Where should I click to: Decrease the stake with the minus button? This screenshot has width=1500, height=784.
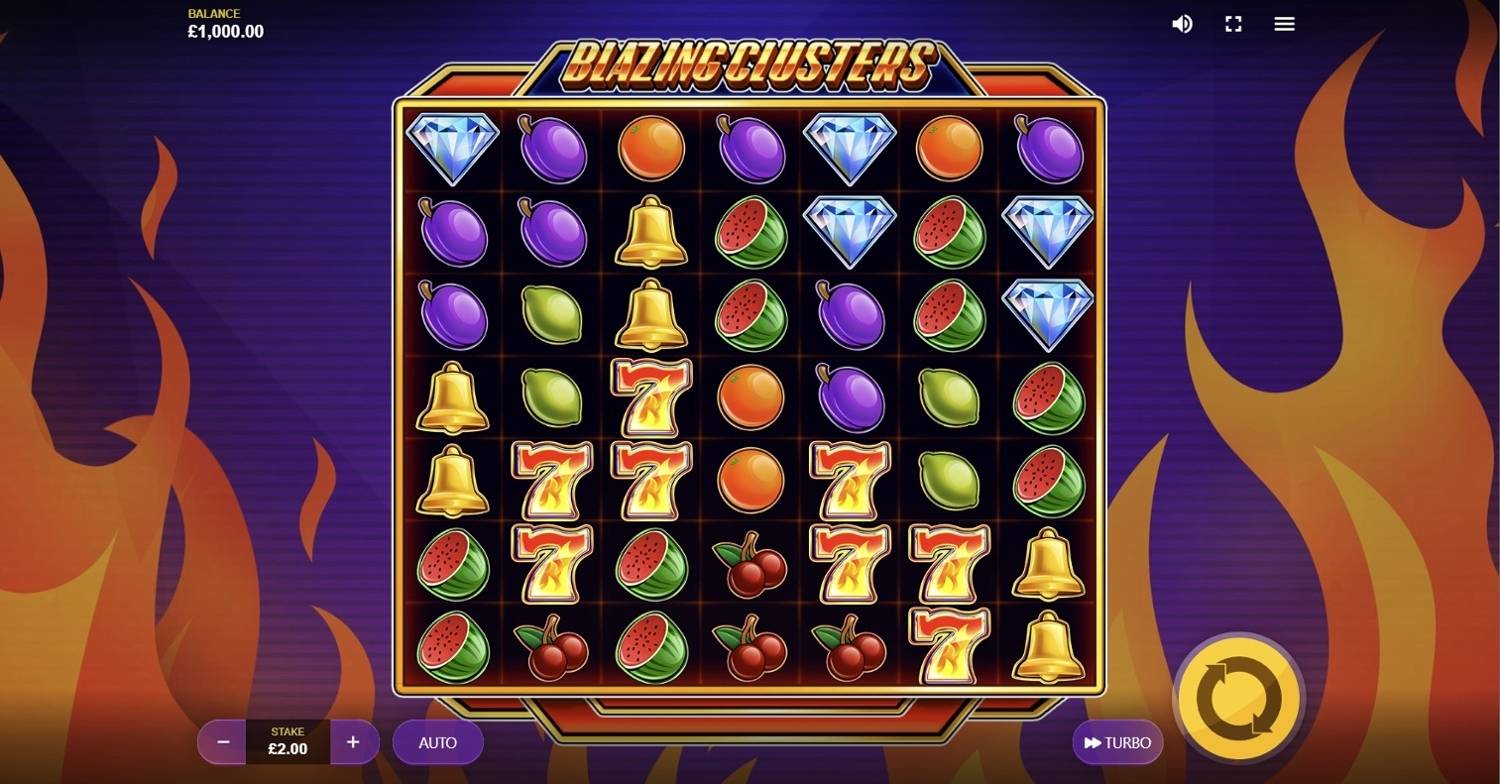(223, 743)
